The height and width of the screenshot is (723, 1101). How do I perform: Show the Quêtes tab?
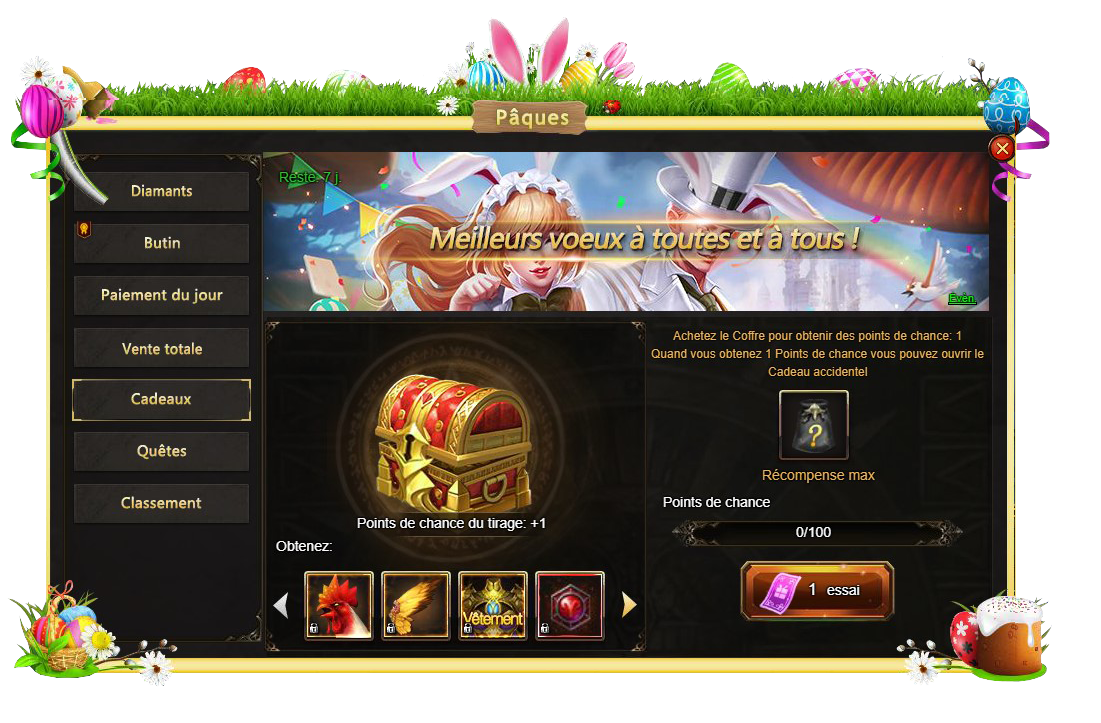click(161, 451)
